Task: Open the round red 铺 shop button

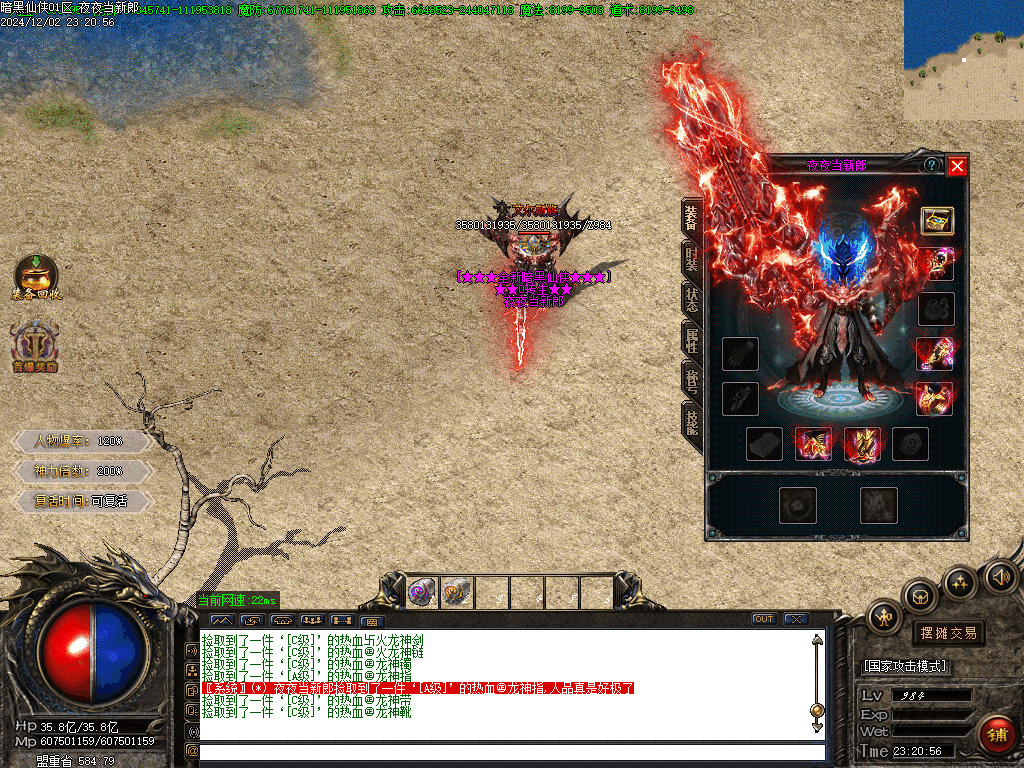Action: (996, 735)
